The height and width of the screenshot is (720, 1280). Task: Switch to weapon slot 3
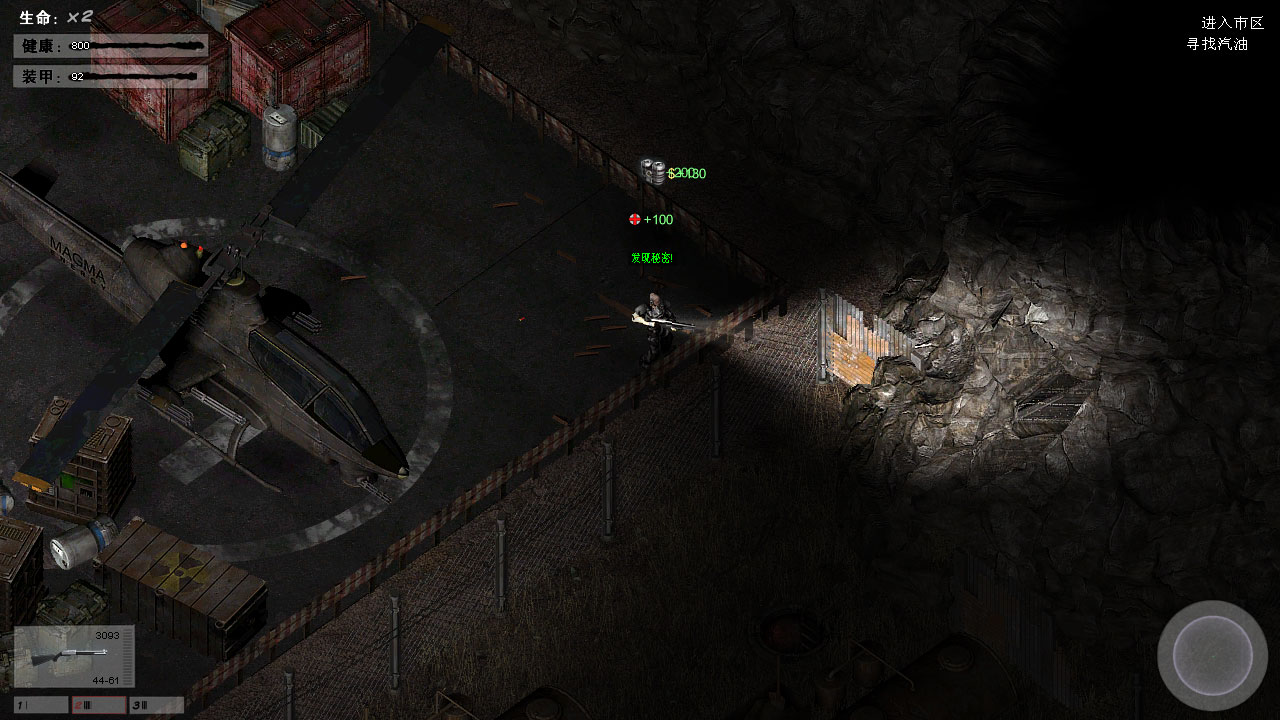[x=156, y=705]
